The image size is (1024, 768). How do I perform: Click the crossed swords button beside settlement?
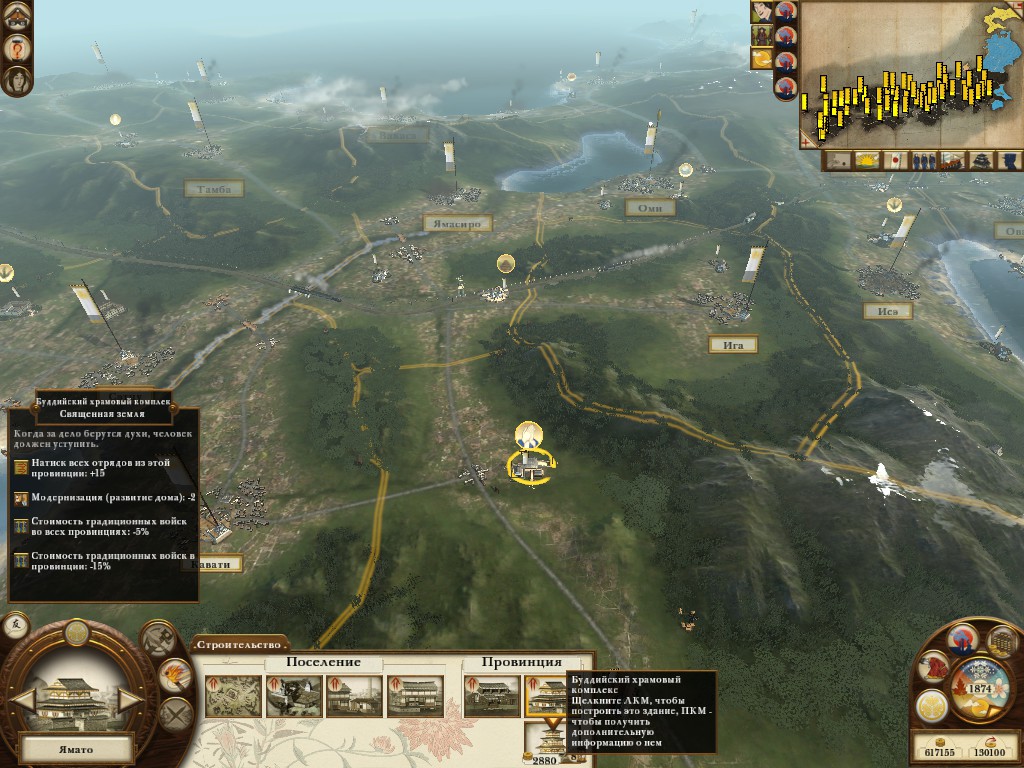[176, 713]
